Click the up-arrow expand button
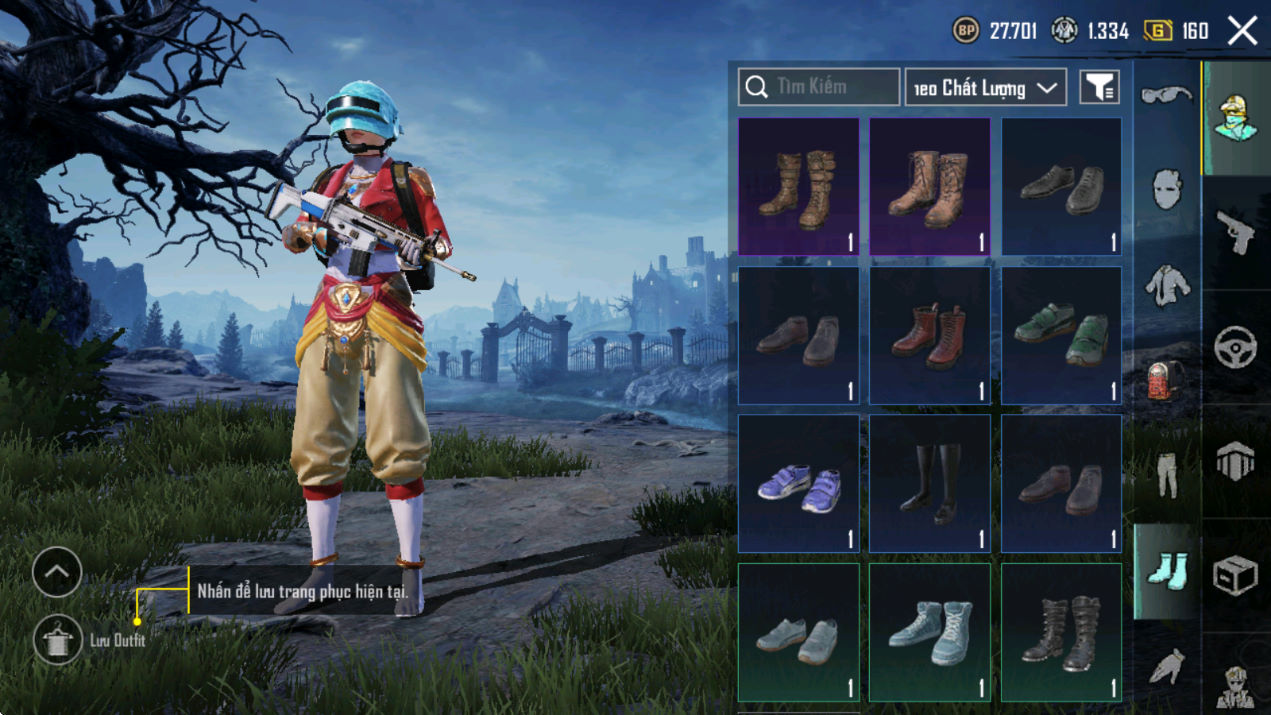Image resolution: width=1271 pixels, height=715 pixels. point(57,573)
